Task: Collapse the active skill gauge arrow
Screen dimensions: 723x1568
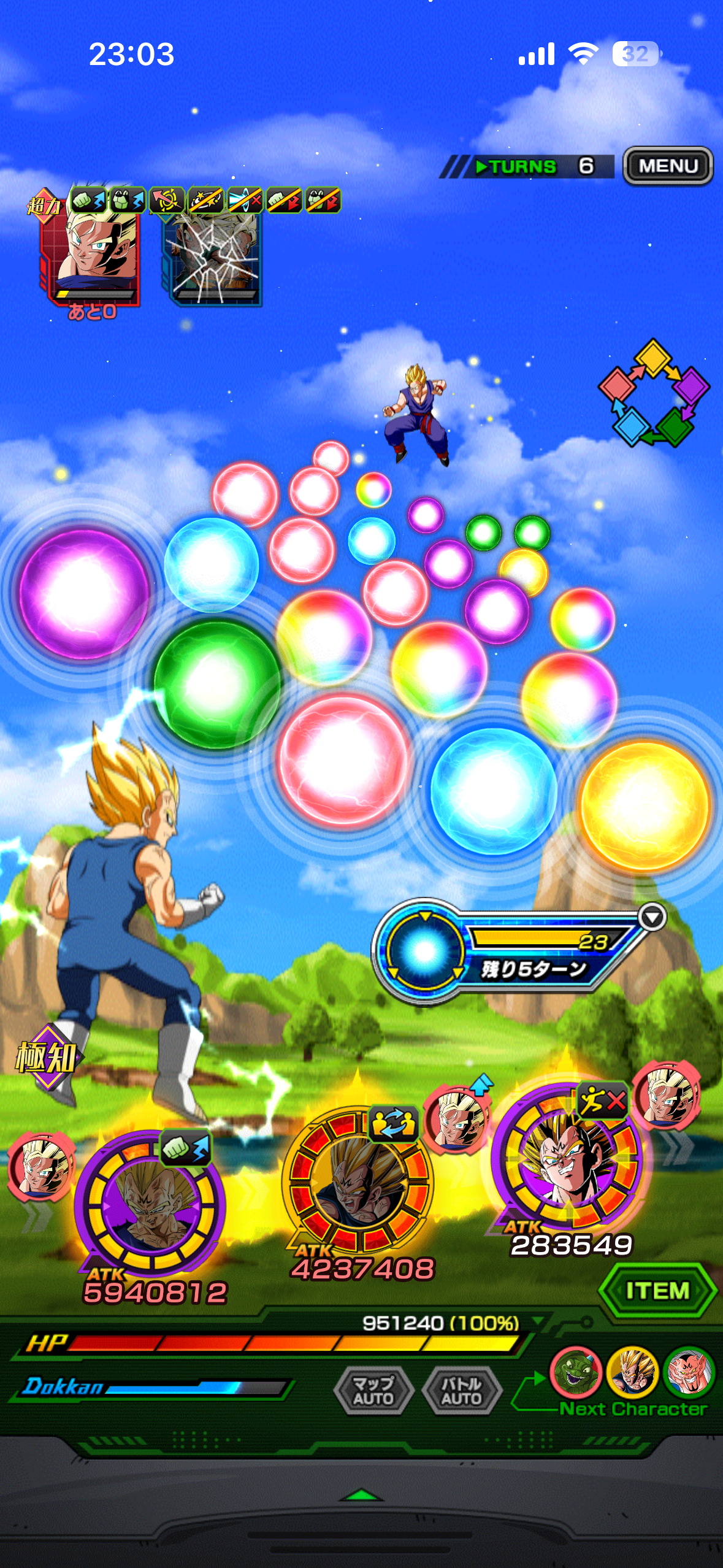Action: (x=651, y=917)
